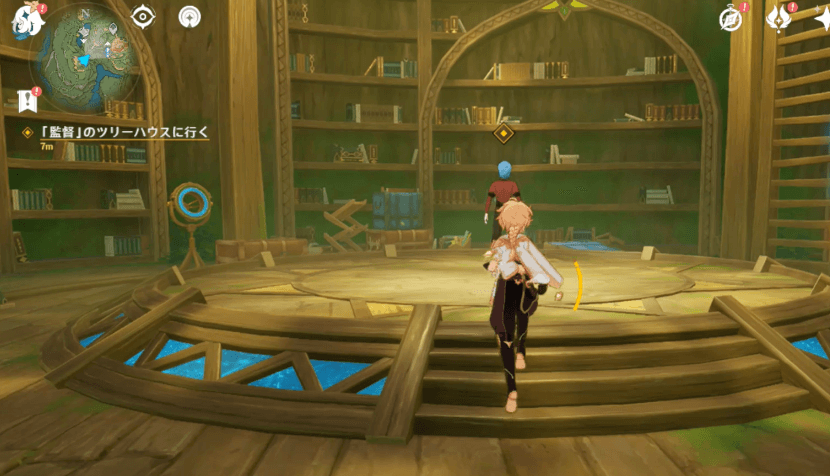Open the Paimon menu icon
This screenshot has height=476, width=830.
[18, 15]
